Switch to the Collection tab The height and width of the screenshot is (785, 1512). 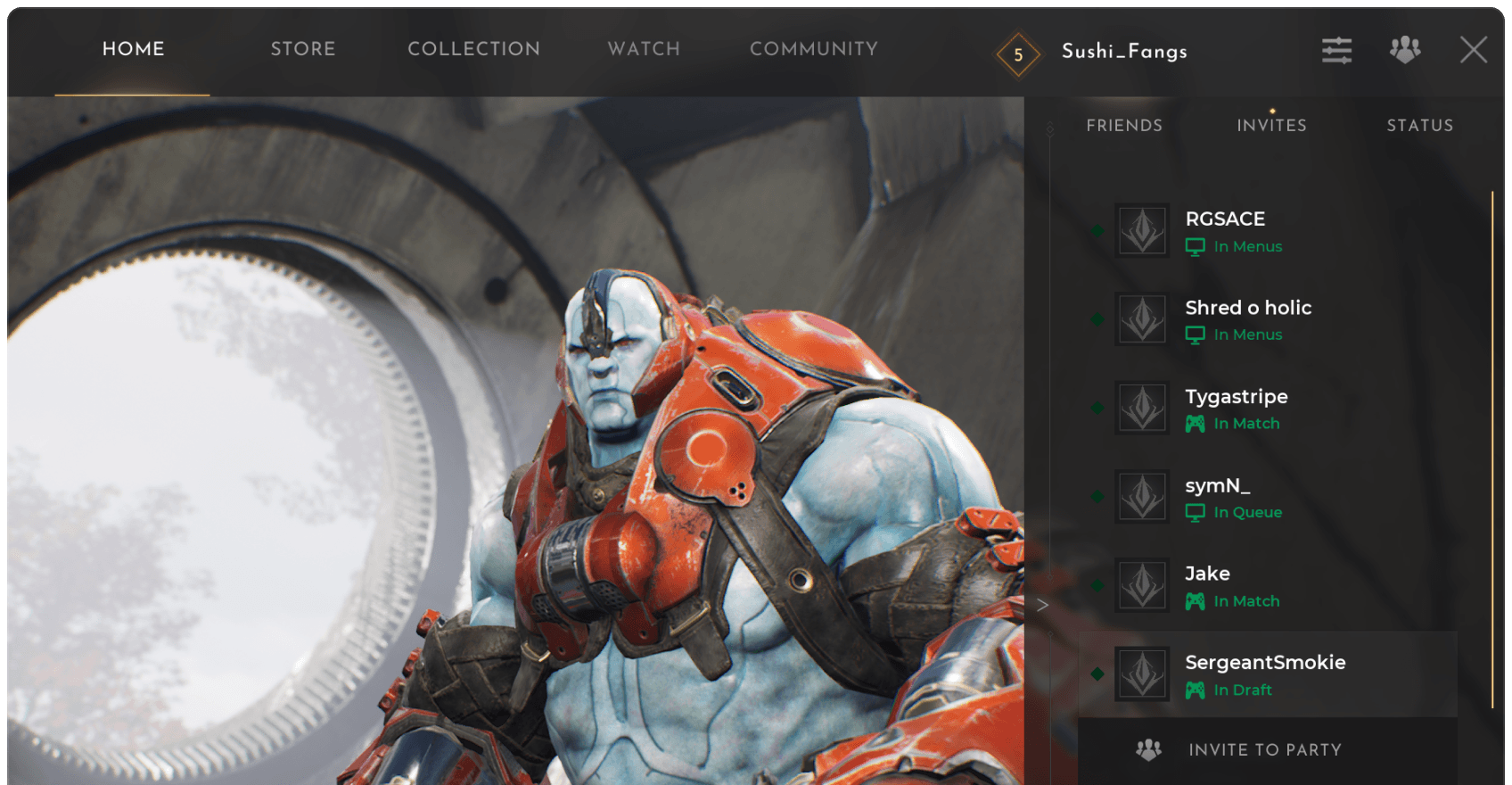point(473,49)
